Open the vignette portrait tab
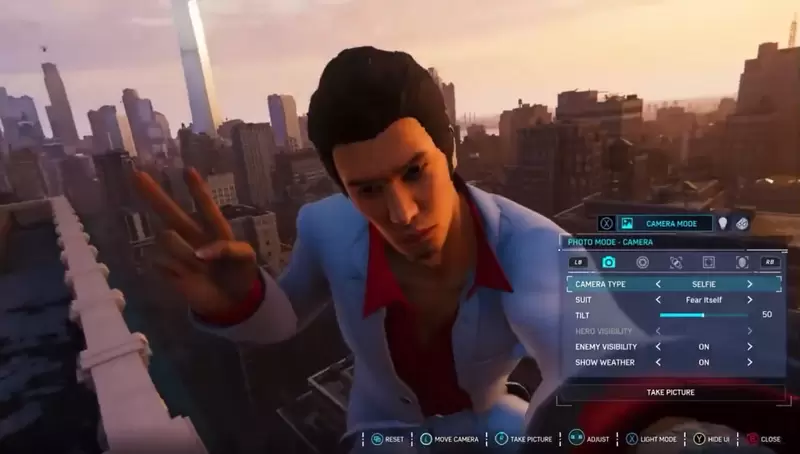Screen dimensions: 800x454 [x=742, y=262]
